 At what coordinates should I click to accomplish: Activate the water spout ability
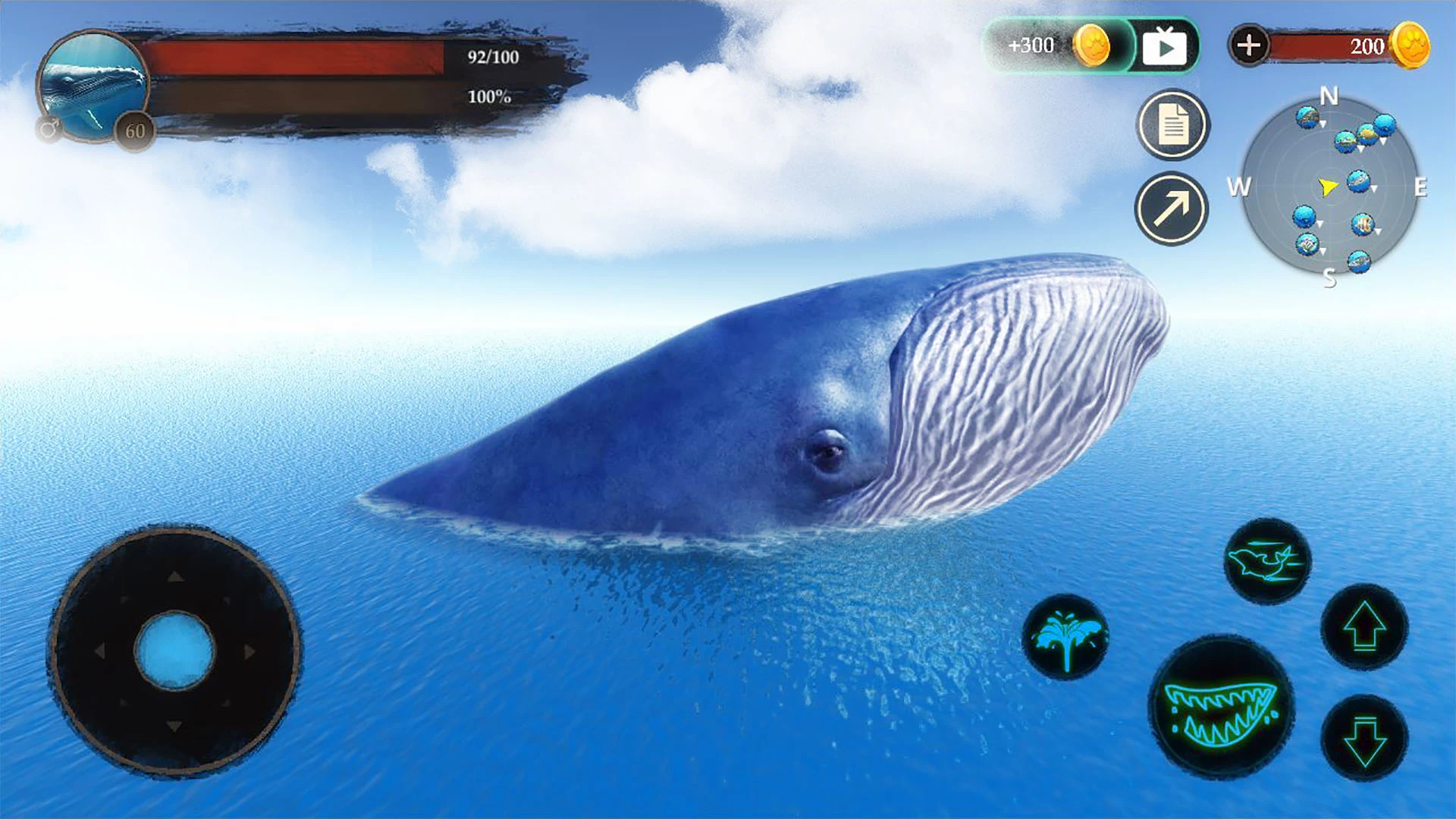click(1065, 637)
